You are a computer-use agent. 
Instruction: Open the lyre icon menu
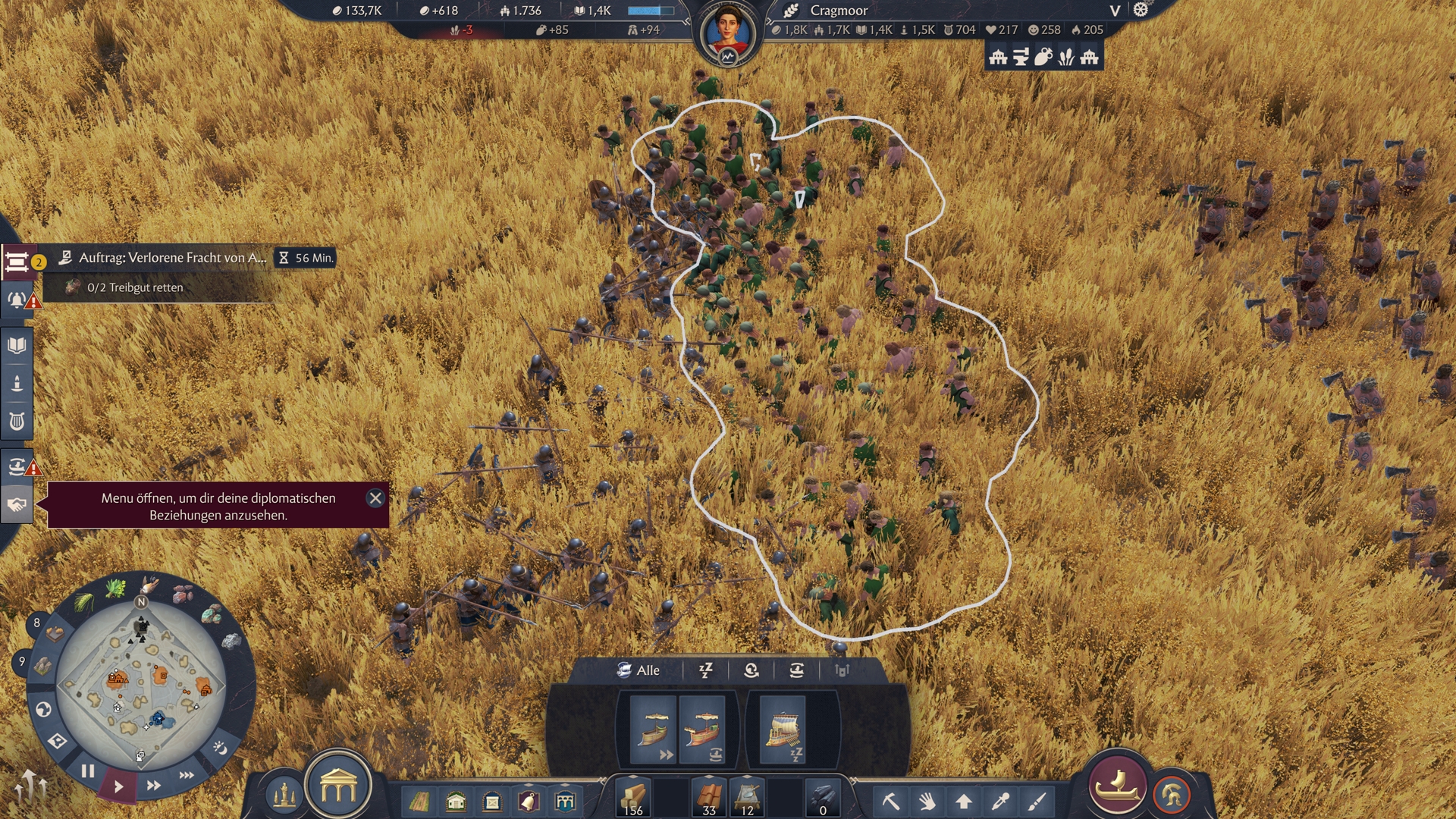pyautogui.click(x=17, y=421)
